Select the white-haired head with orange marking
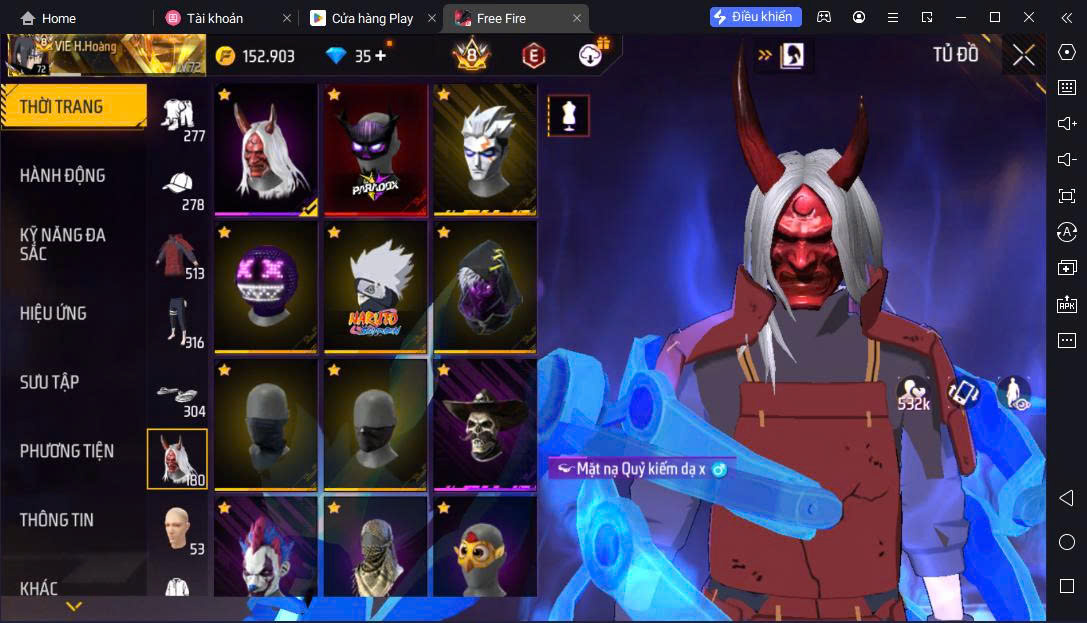The height and width of the screenshot is (623, 1087). click(x=485, y=150)
